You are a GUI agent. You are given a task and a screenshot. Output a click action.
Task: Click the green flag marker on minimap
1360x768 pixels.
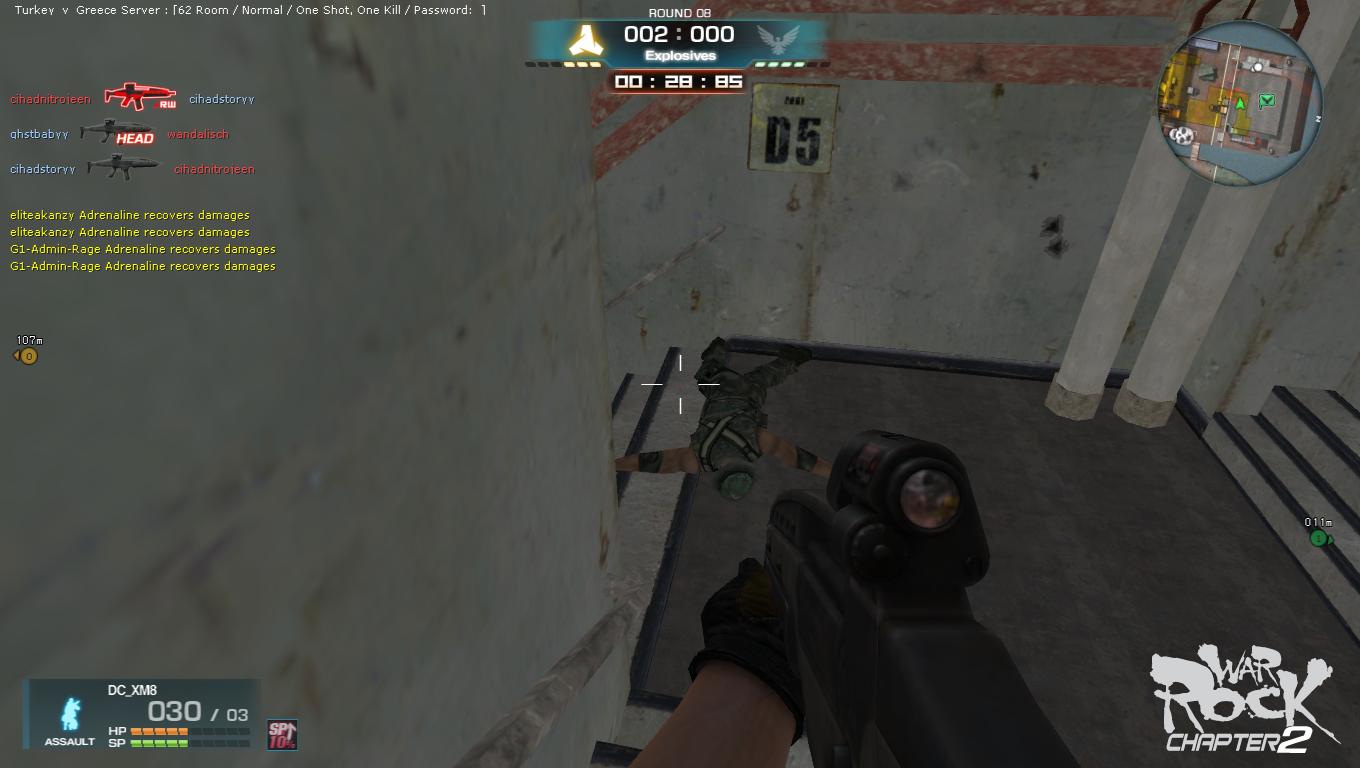click(x=1268, y=100)
